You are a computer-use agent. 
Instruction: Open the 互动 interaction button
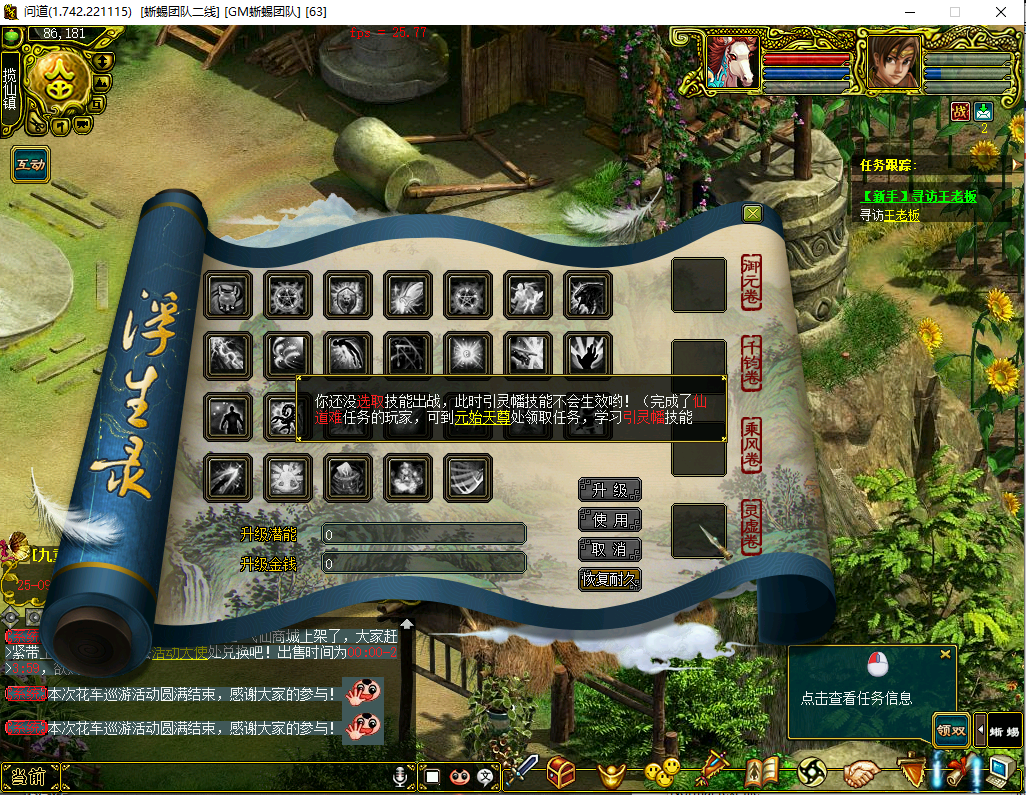[30, 164]
